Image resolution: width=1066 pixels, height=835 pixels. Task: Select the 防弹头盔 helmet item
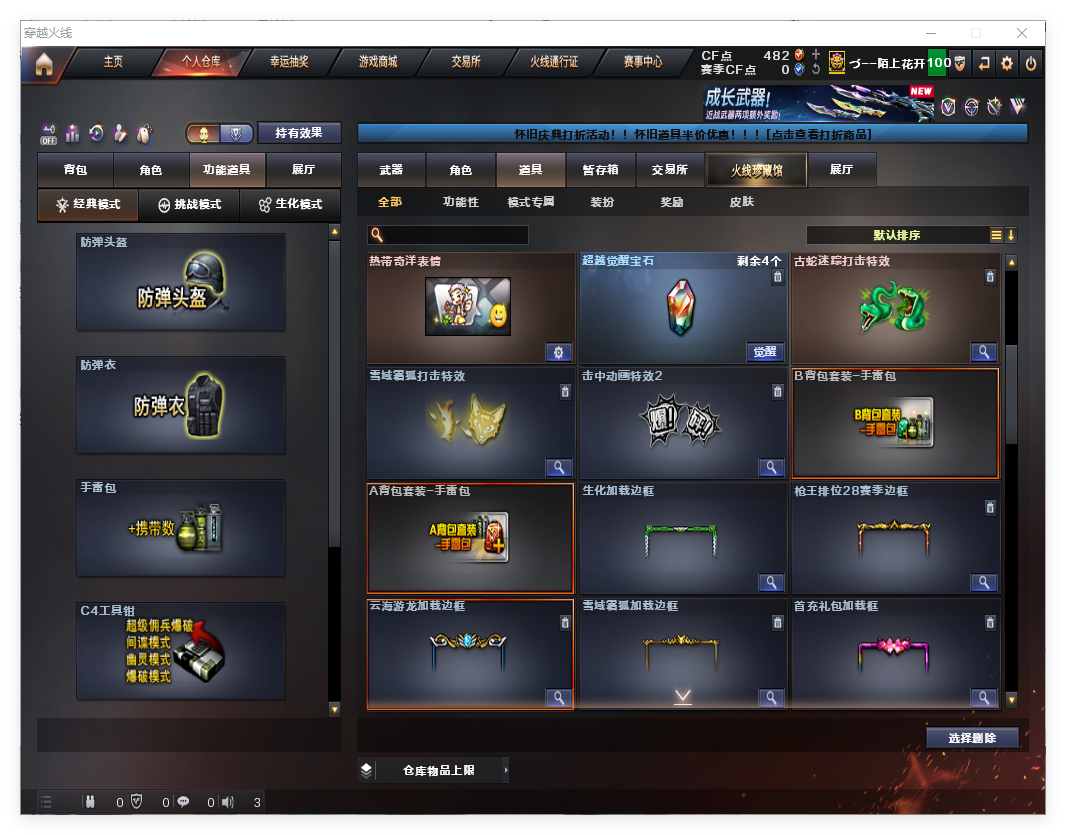tap(181, 283)
